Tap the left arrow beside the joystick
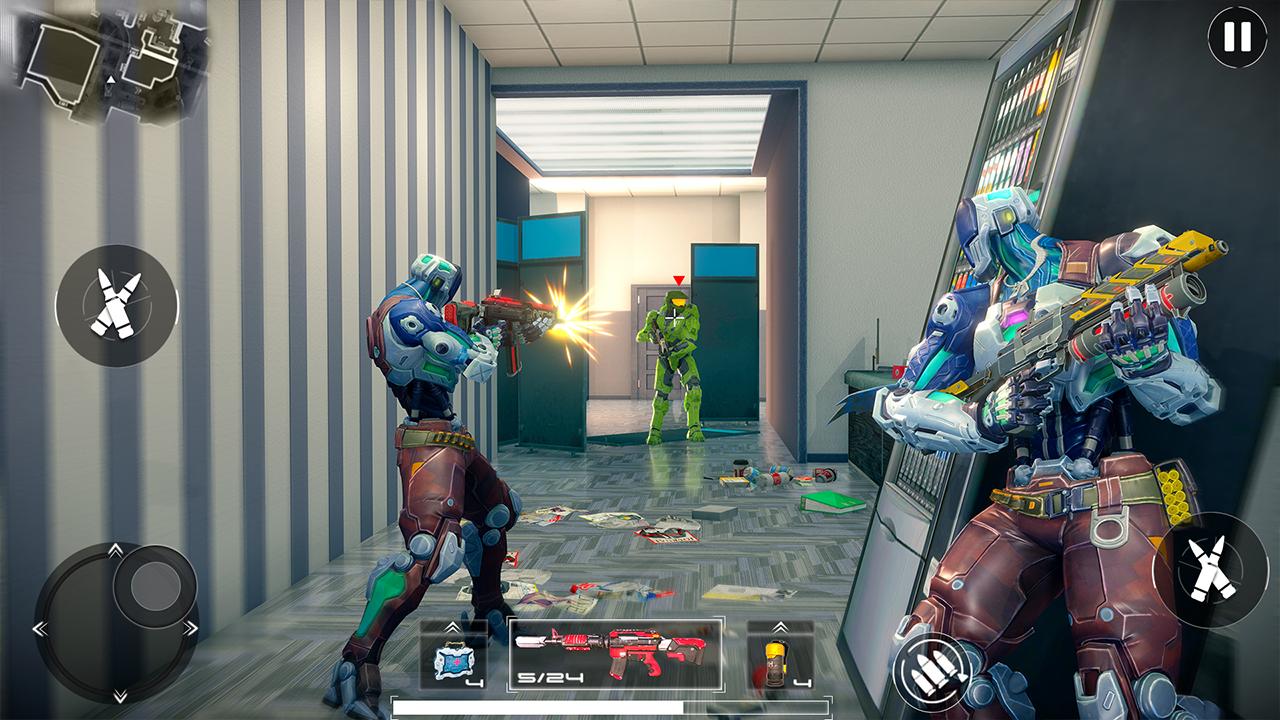The height and width of the screenshot is (720, 1280). [40, 628]
